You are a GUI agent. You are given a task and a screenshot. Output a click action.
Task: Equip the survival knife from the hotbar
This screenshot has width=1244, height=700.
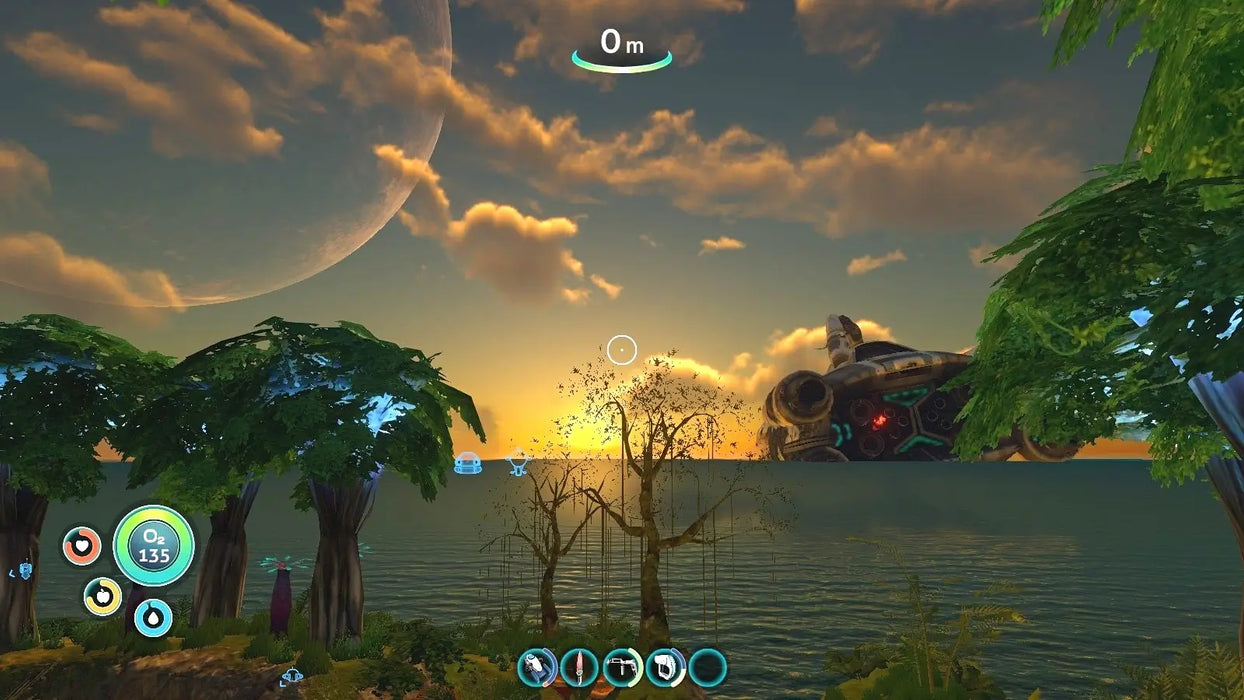(580, 667)
